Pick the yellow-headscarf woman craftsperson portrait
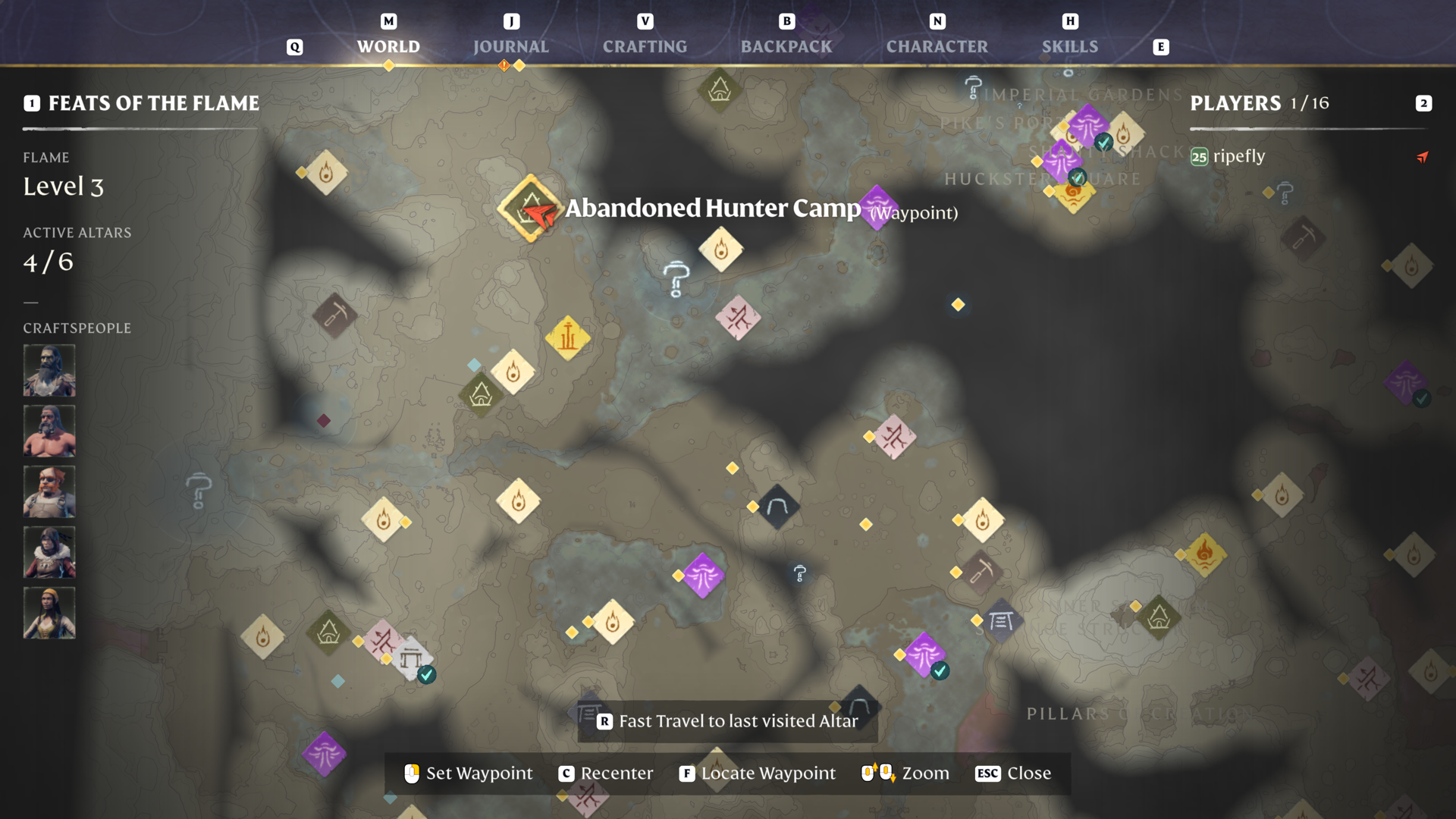1456x819 pixels. coord(49,613)
